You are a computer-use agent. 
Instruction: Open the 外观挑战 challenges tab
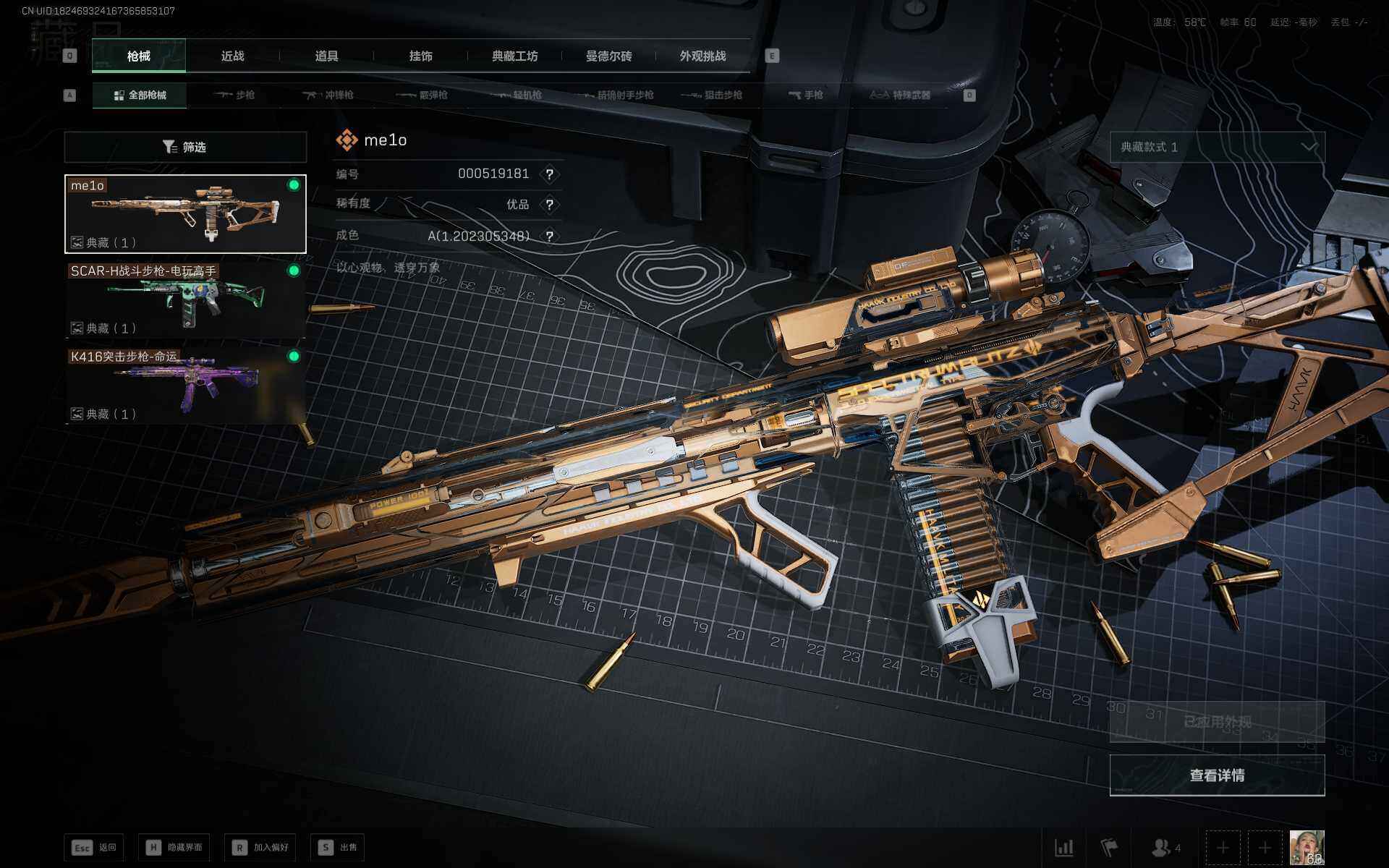(702, 56)
